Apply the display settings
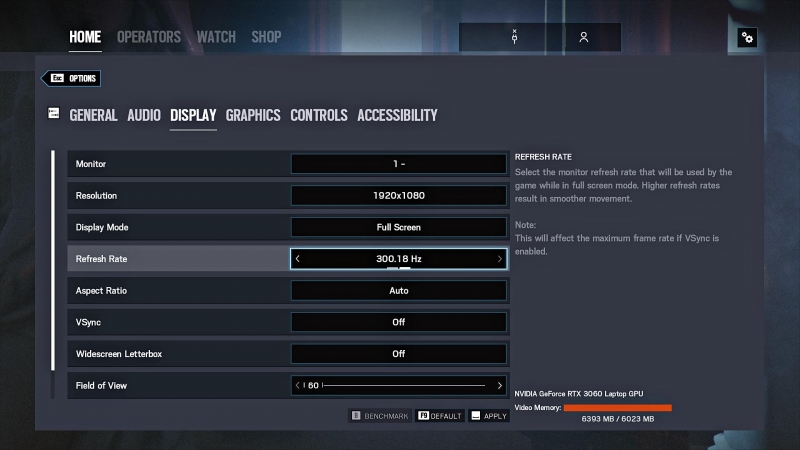The width and height of the screenshot is (800, 450). pos(489,415)
